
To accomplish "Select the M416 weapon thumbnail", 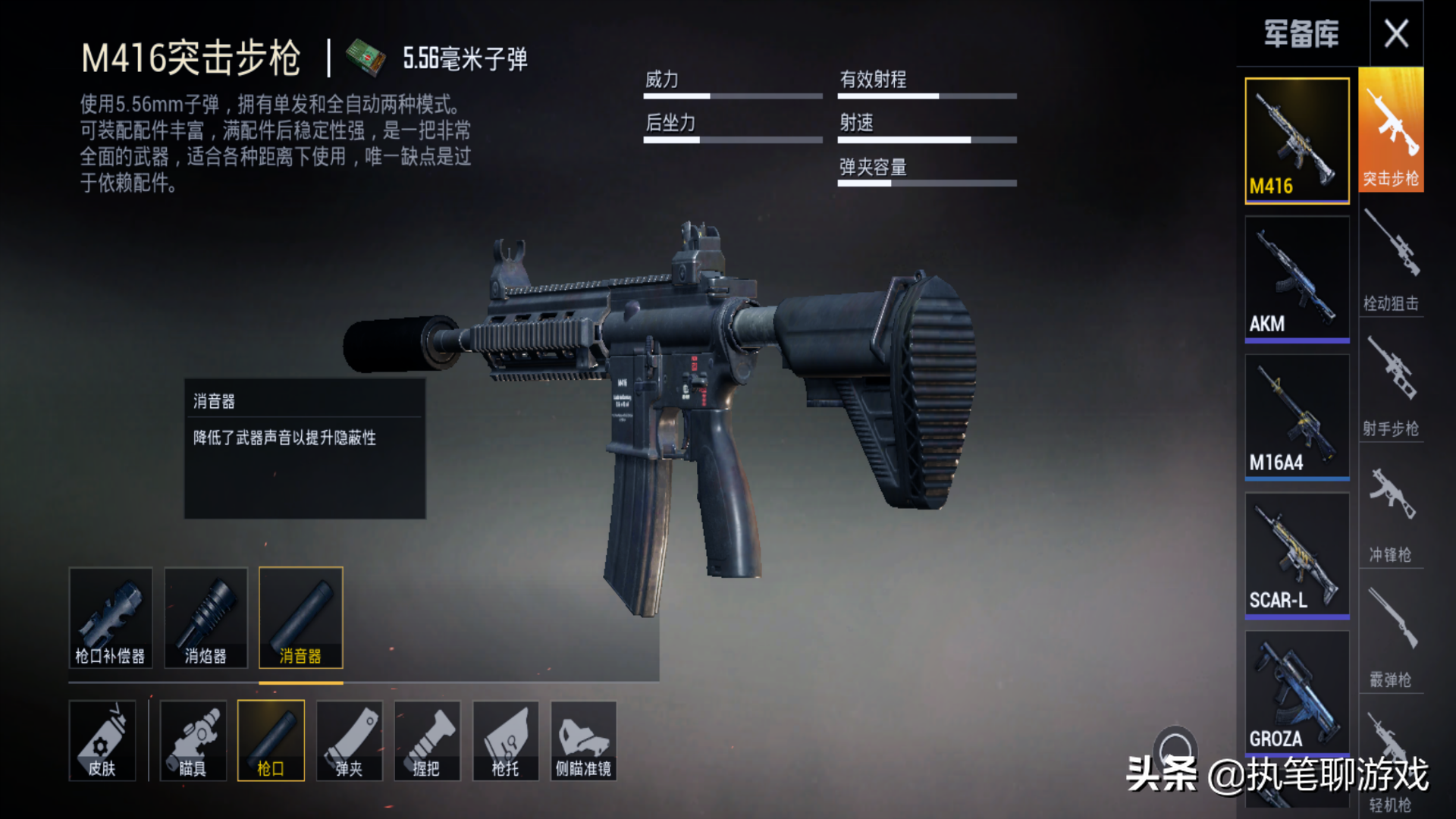I will 1297,140.
